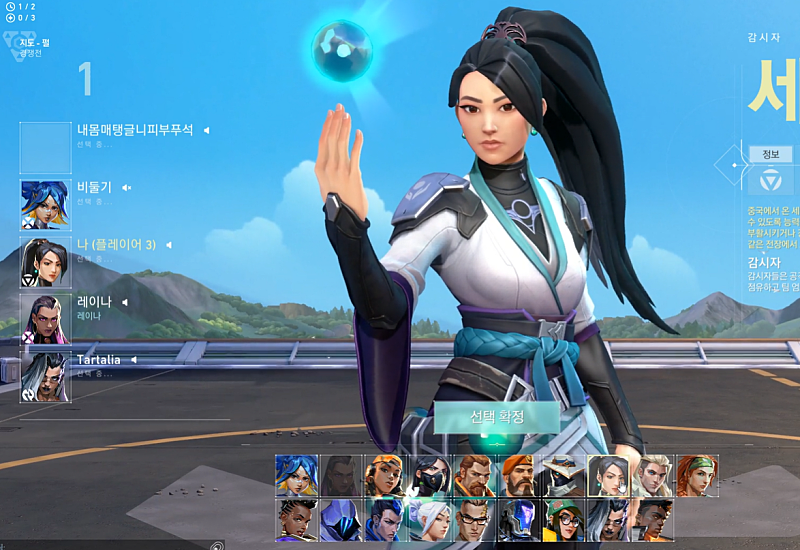This screenshot has height=550, width=800.
Task: Select Brimstone with the orange beret
Action: pos(515,475)
